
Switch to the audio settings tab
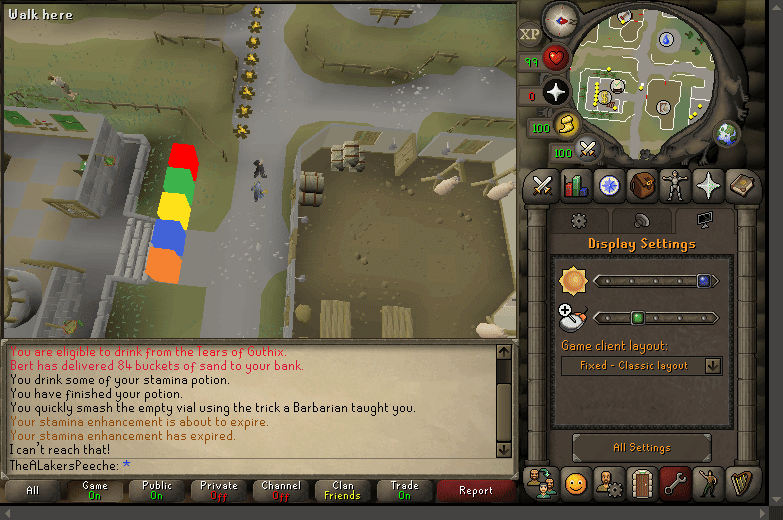click(x=641, y=221)
